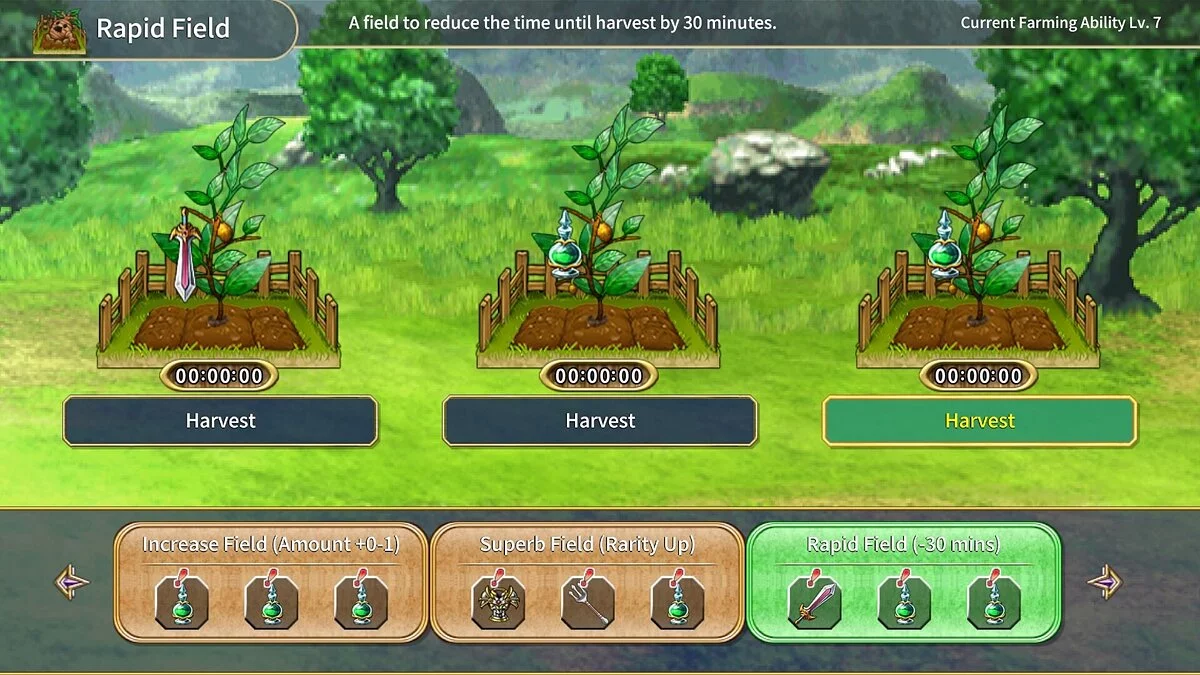The height and width of the screenshot is (675, 1200).
Task: Show previous fields with the left arrow
Action: point(73,582)
